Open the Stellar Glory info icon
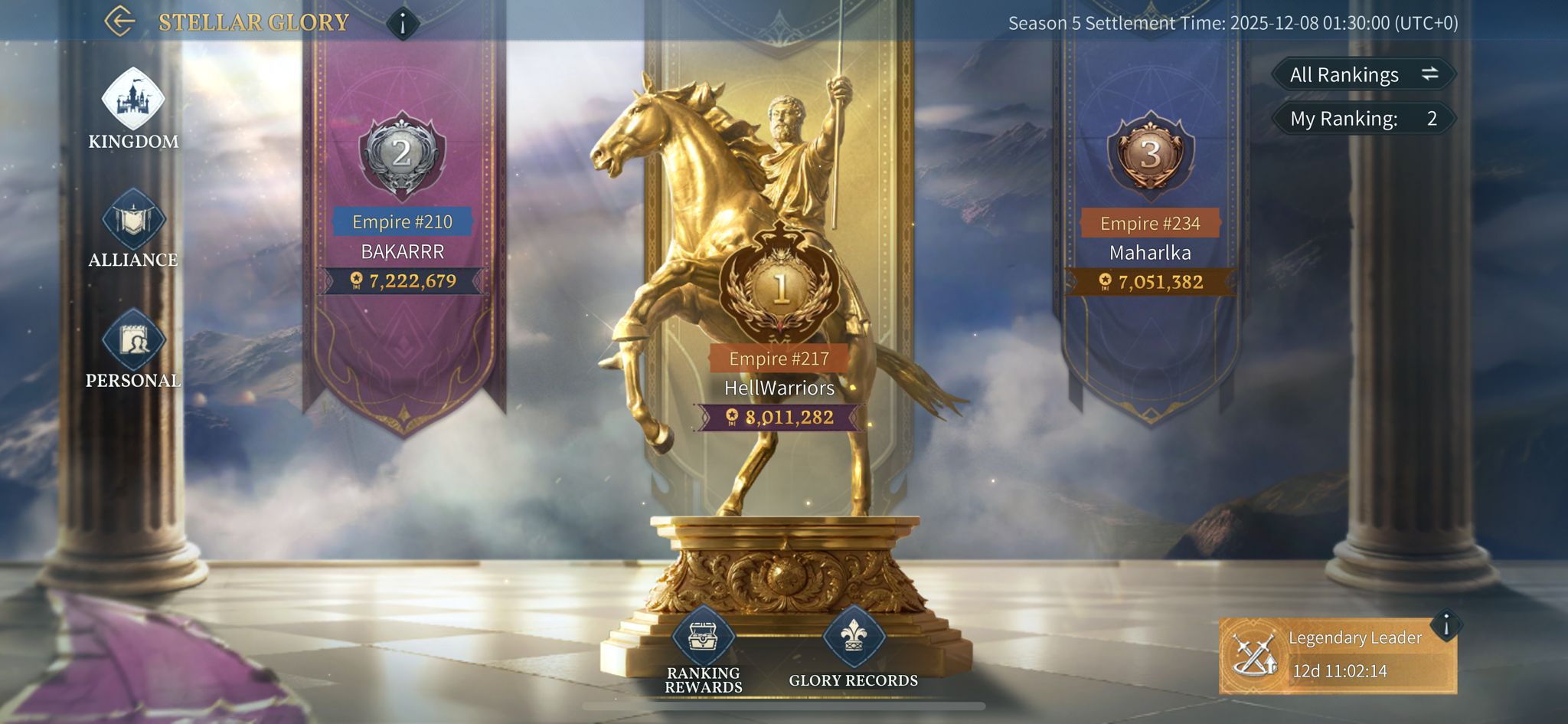This screenshot has height=724, width=1568. point(403,23)
